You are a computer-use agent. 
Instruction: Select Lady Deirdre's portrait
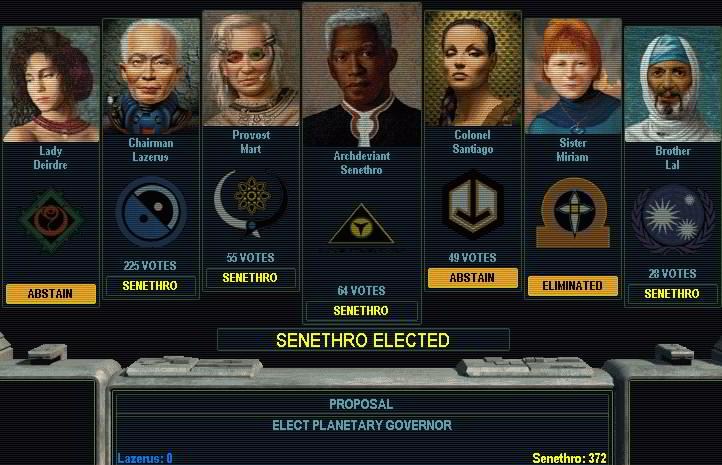click(51, 85)
